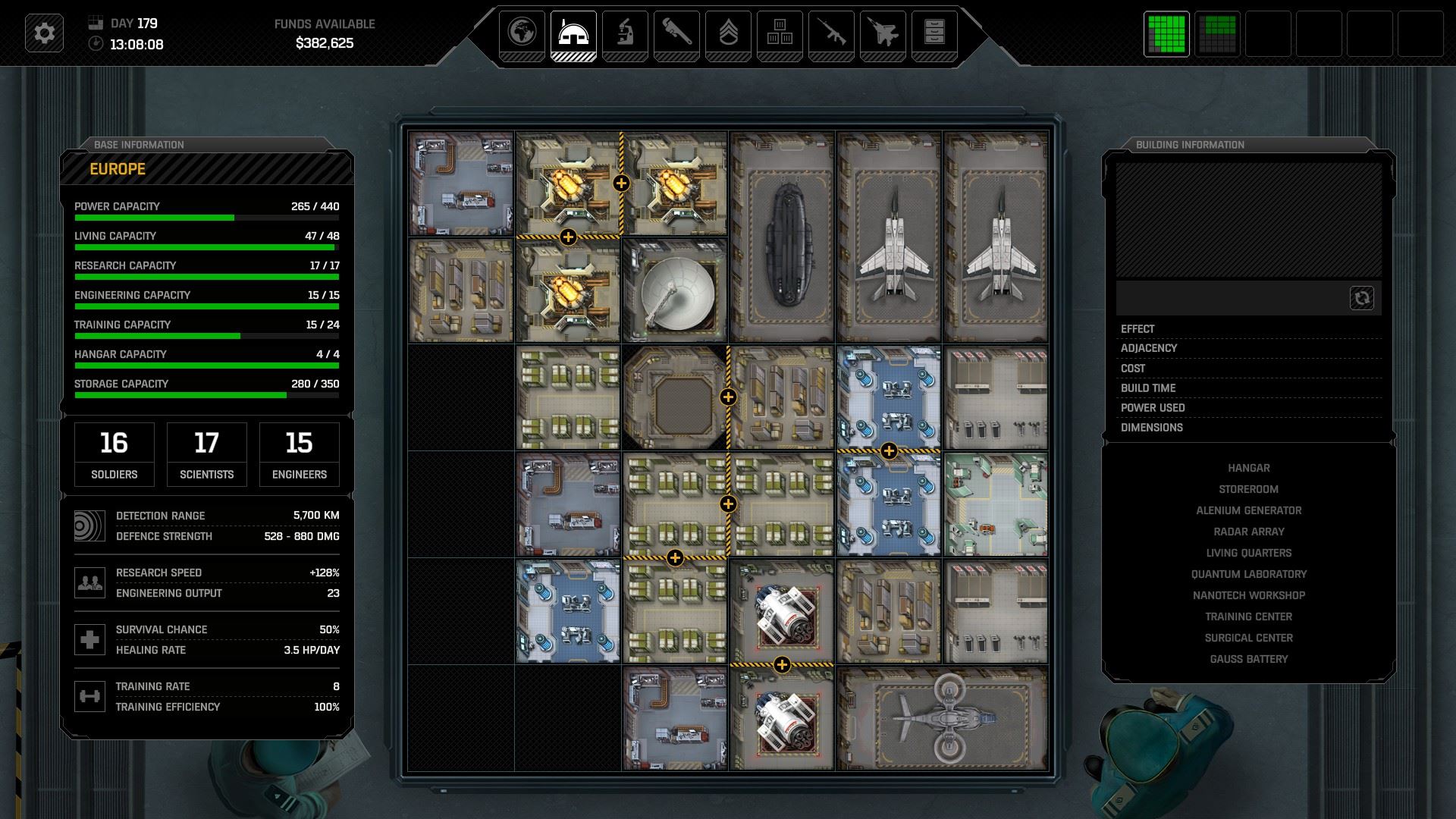
Task: Open the filing cabinet archive tab
Action: [934, 33]
